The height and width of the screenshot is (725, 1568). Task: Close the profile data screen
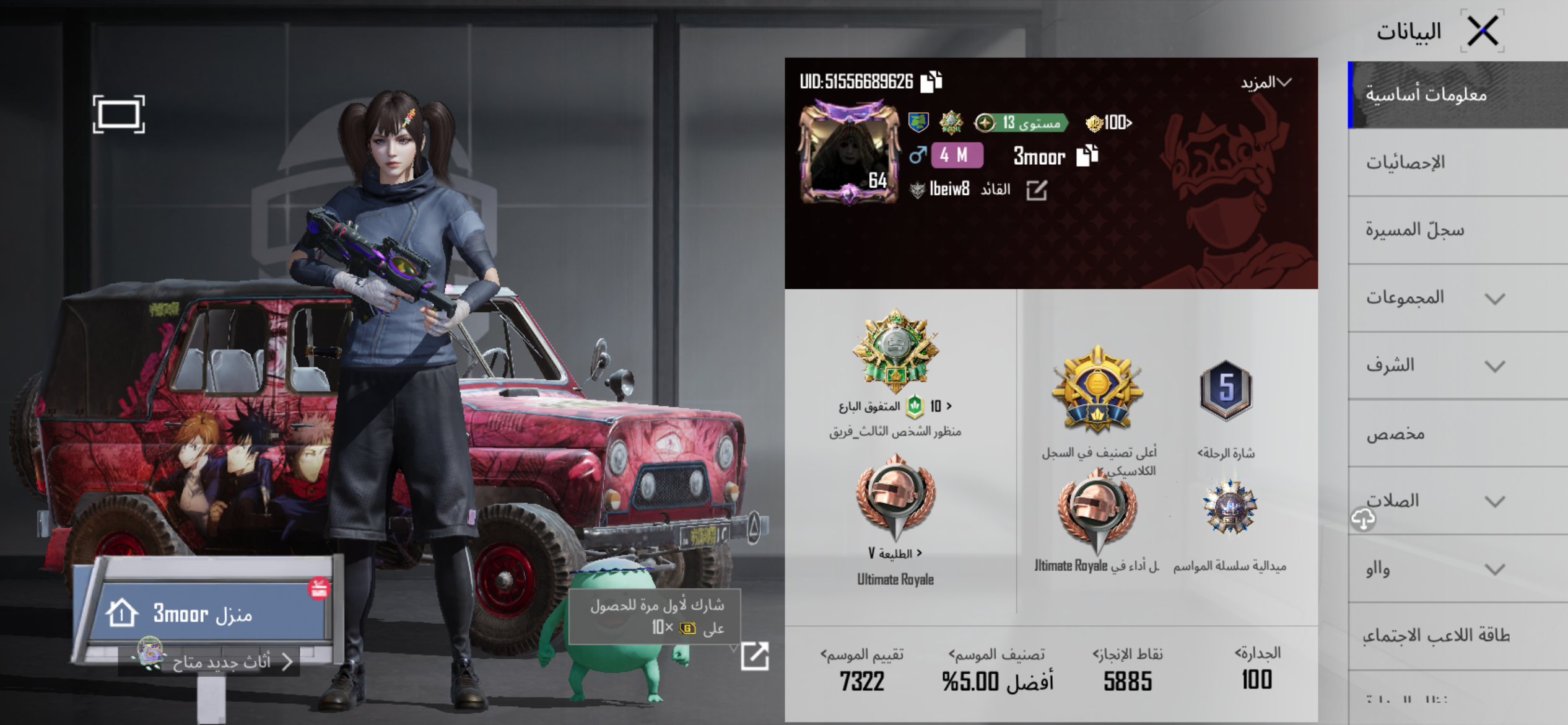click(1482, 31)
